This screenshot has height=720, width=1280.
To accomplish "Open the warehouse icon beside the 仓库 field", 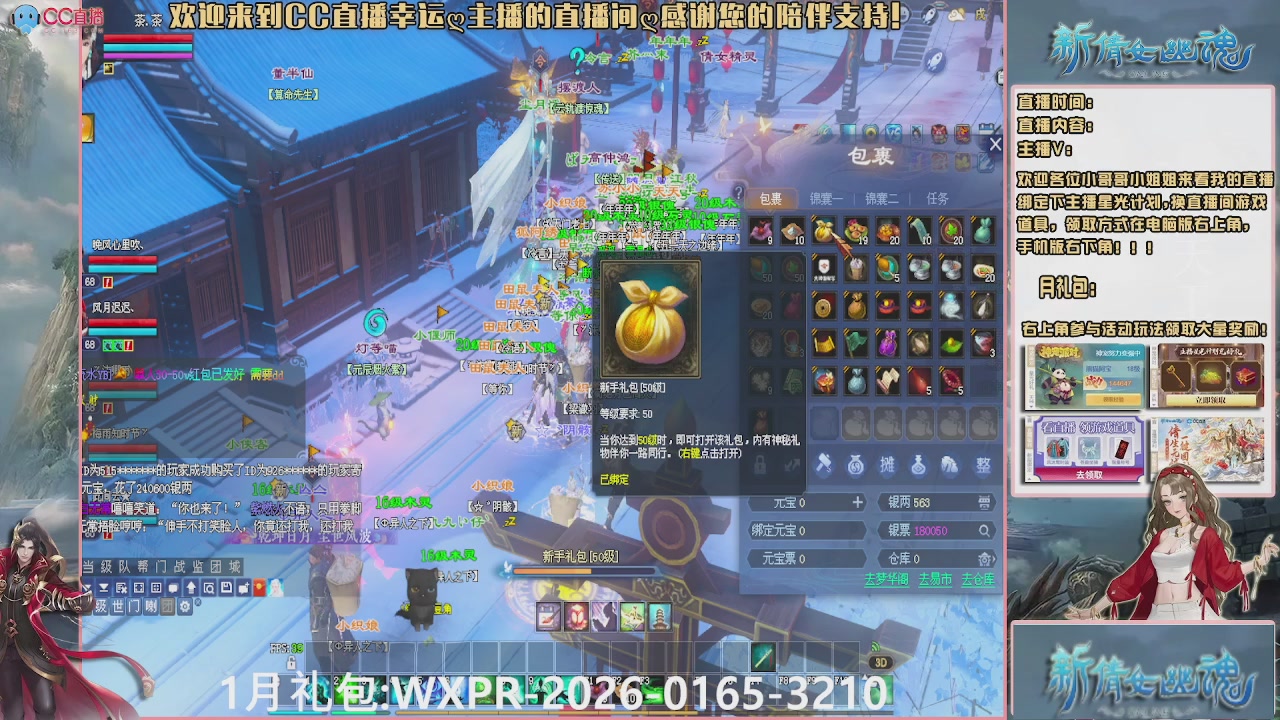I will [x=984, y=559].
